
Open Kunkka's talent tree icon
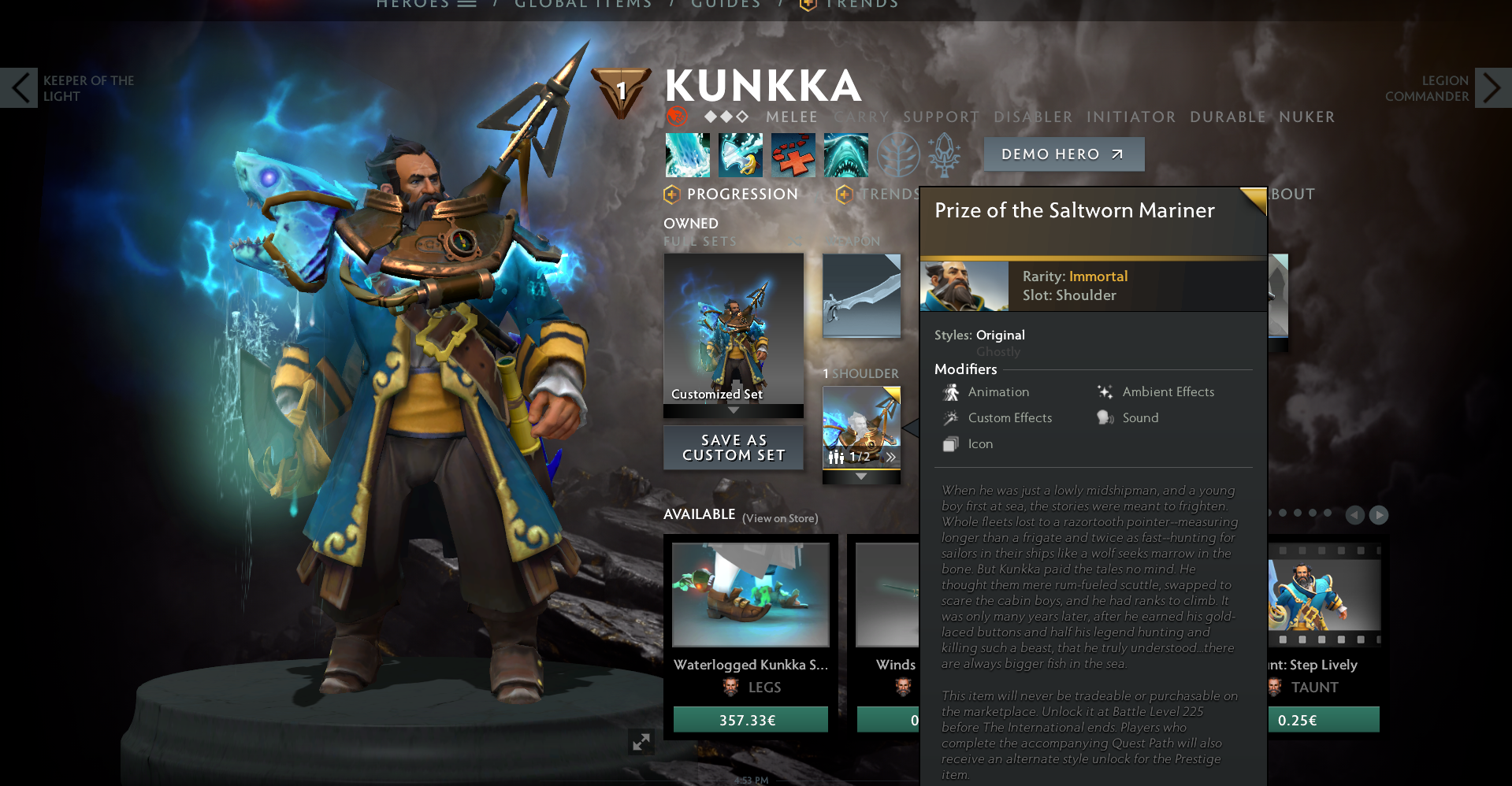pos(897,155)
